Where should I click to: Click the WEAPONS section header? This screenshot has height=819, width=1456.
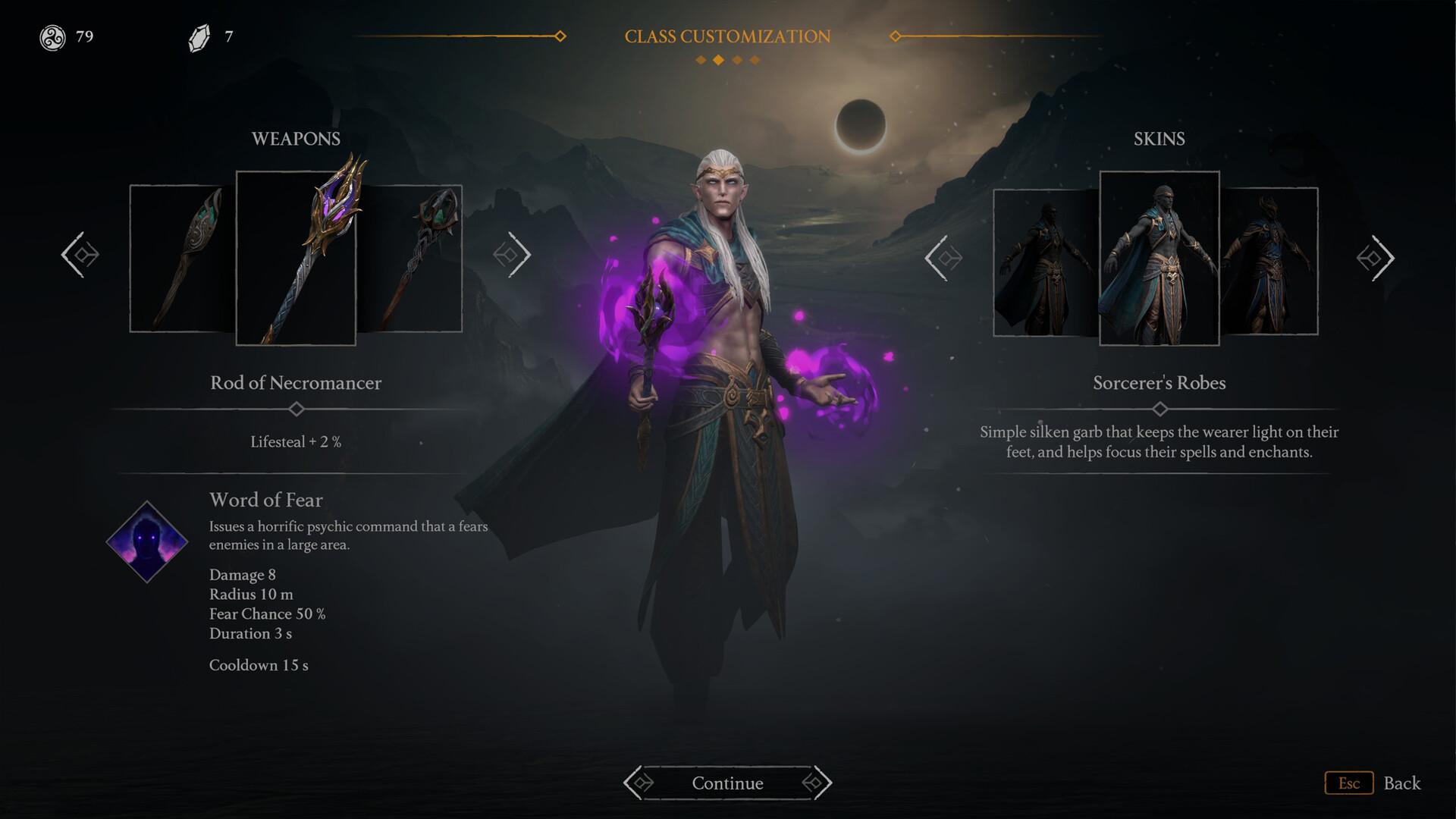point(296,138)
